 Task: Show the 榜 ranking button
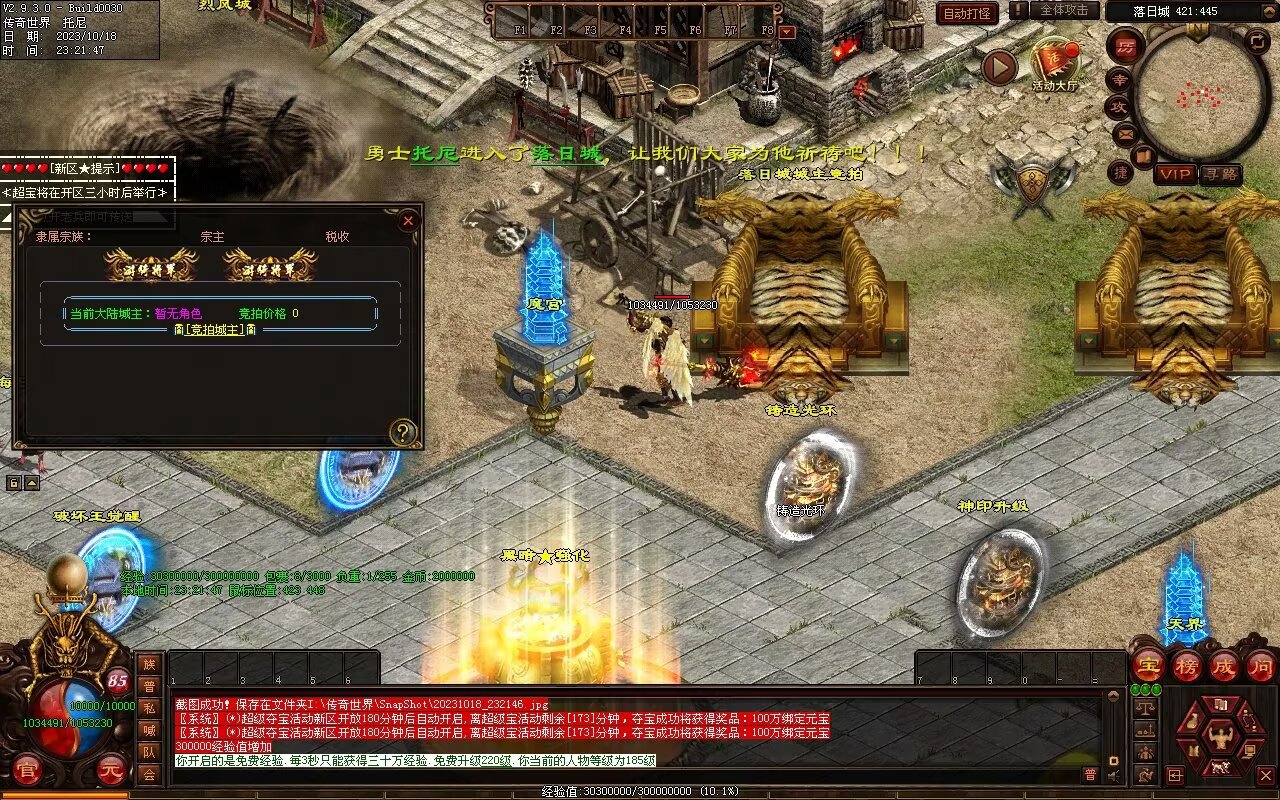(1185, 665)
